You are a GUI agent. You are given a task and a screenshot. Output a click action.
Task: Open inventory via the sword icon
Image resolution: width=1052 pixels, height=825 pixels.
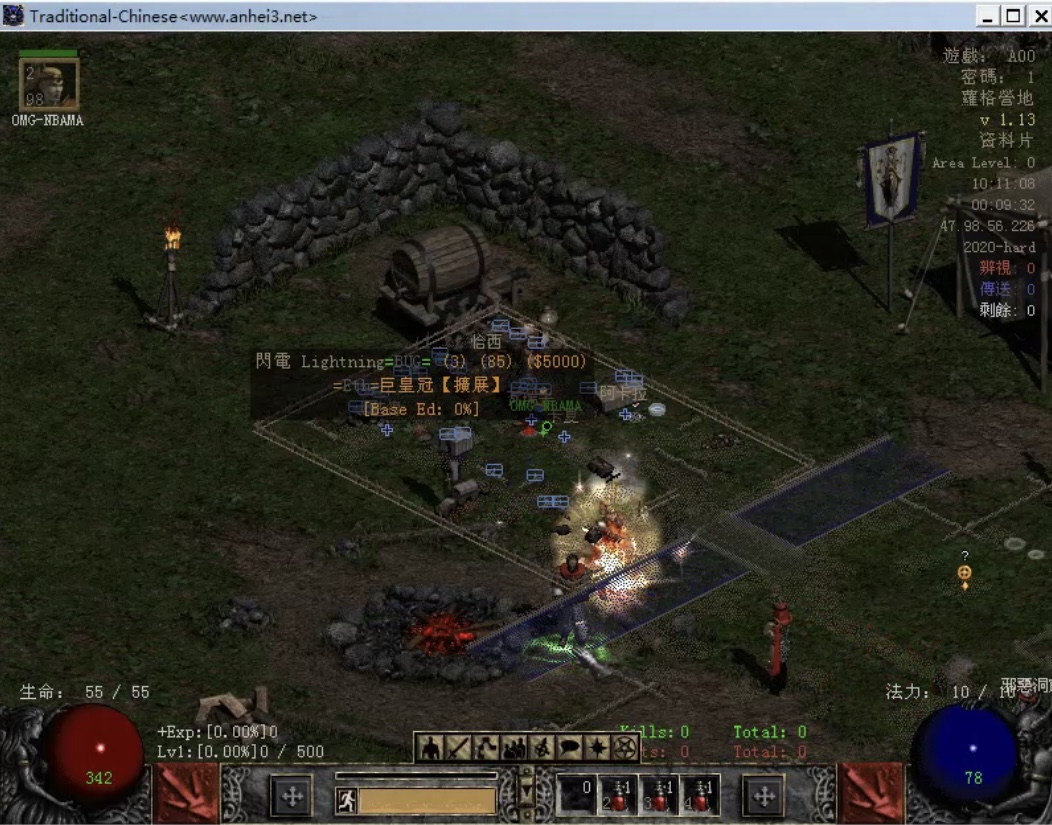click(458, 747)
